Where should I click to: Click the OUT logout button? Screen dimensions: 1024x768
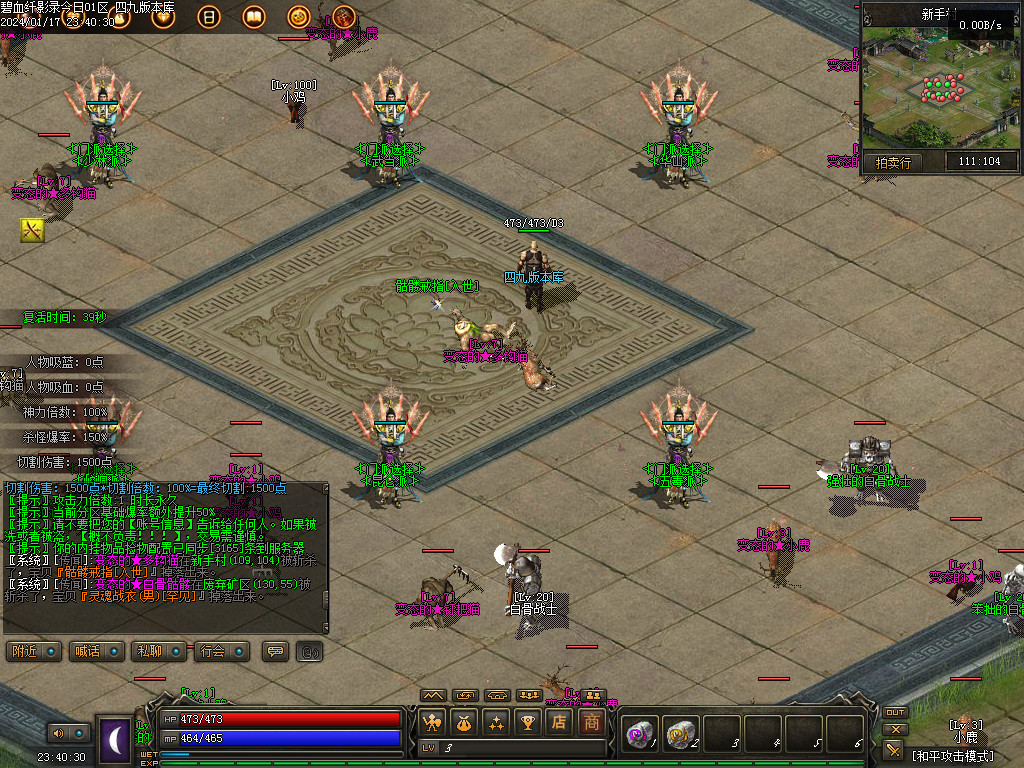point(895,713)
